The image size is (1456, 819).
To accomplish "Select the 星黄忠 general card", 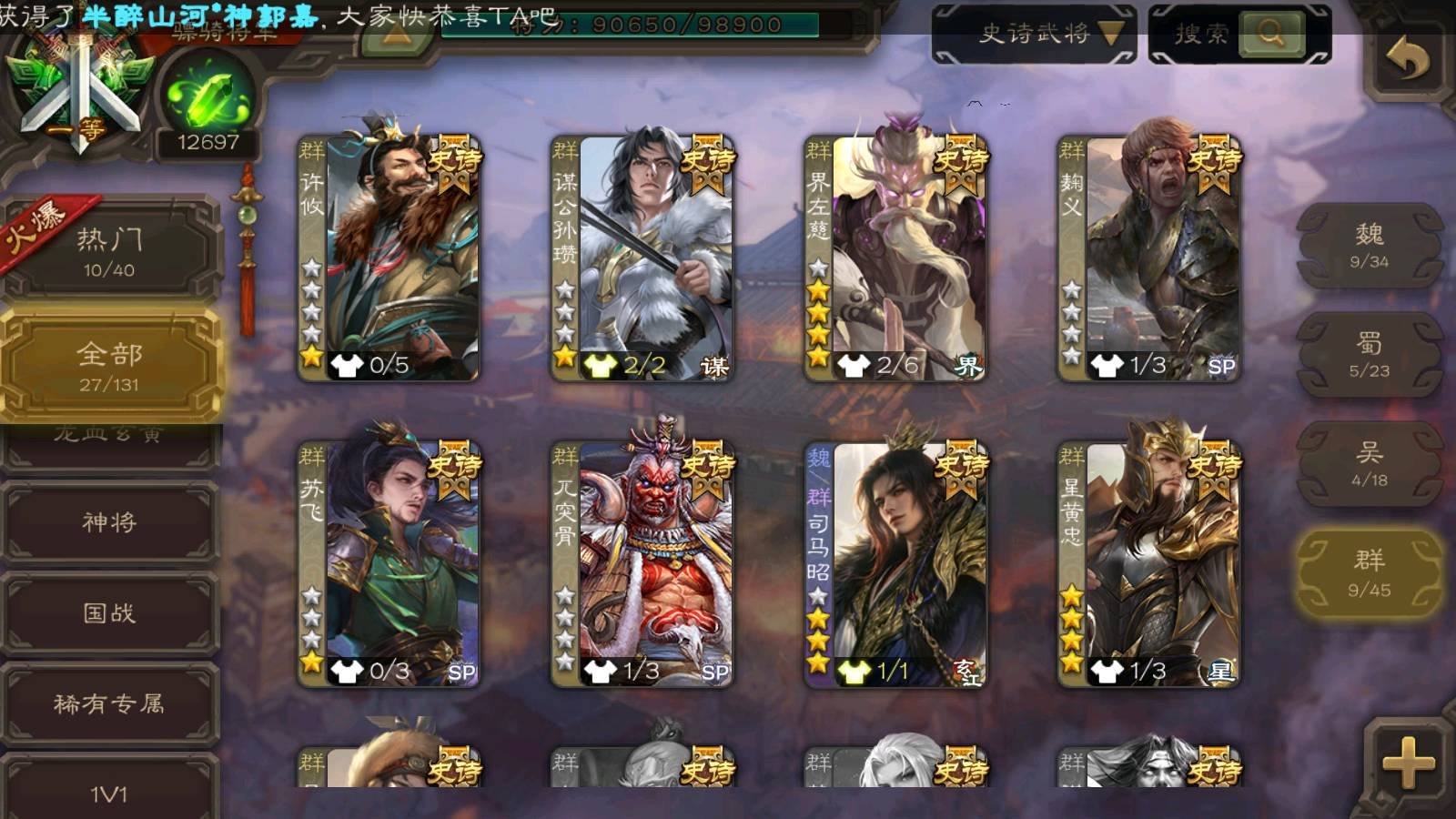I will click(1149, 564).
